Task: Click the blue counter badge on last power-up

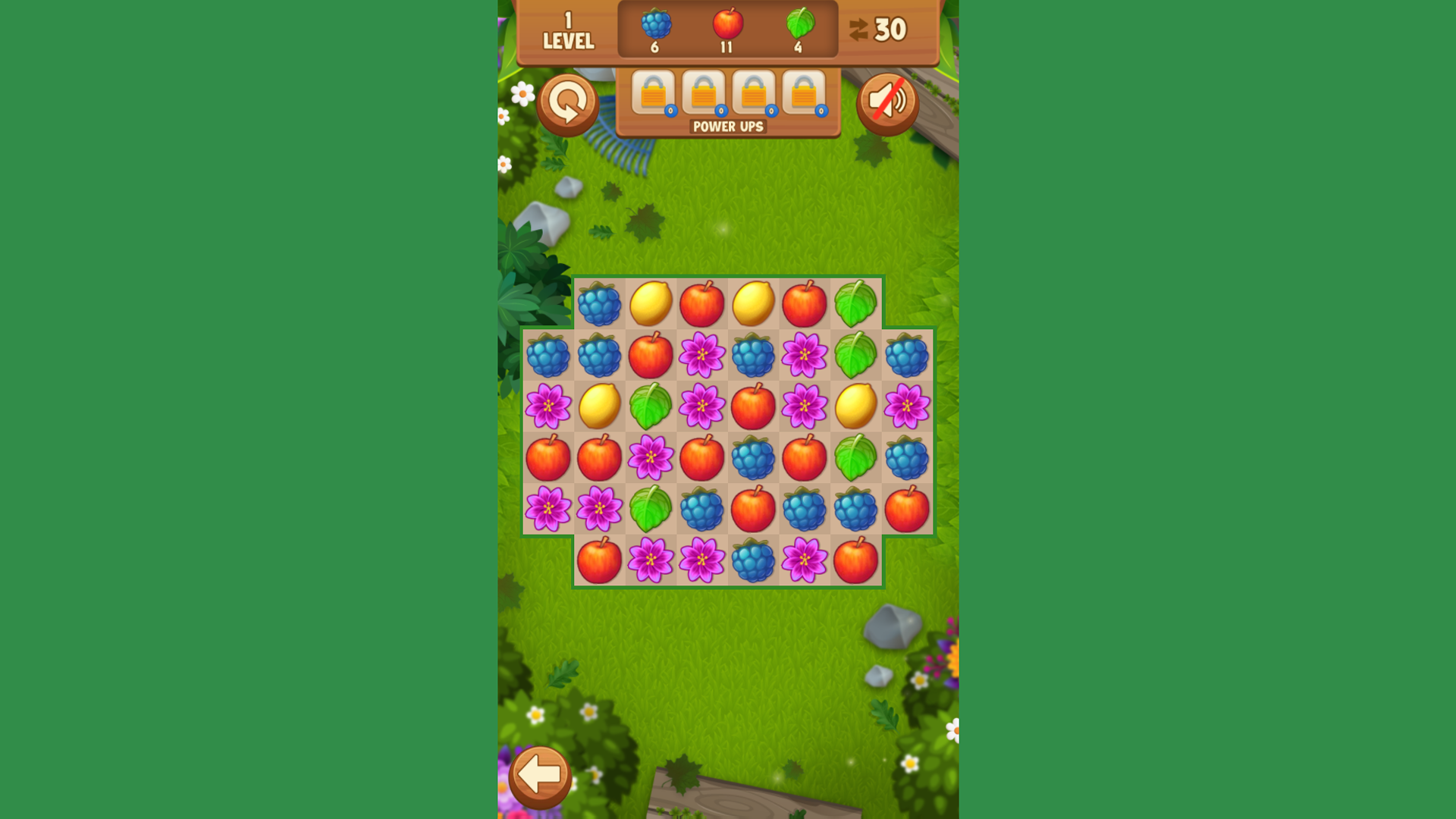Action: 820,111
